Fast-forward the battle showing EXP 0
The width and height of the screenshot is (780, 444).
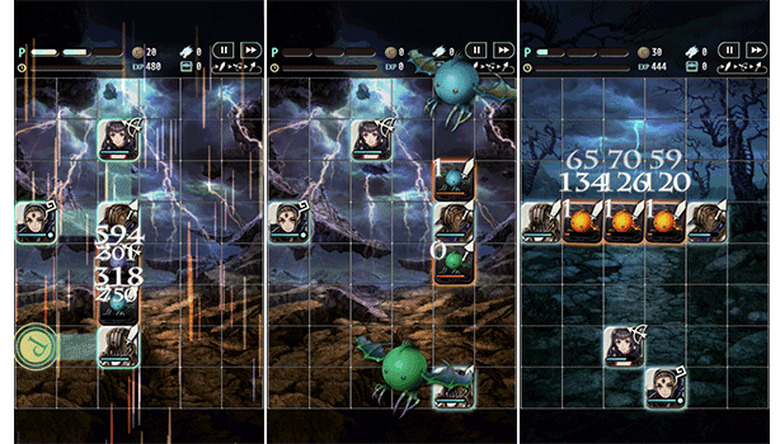503,50
